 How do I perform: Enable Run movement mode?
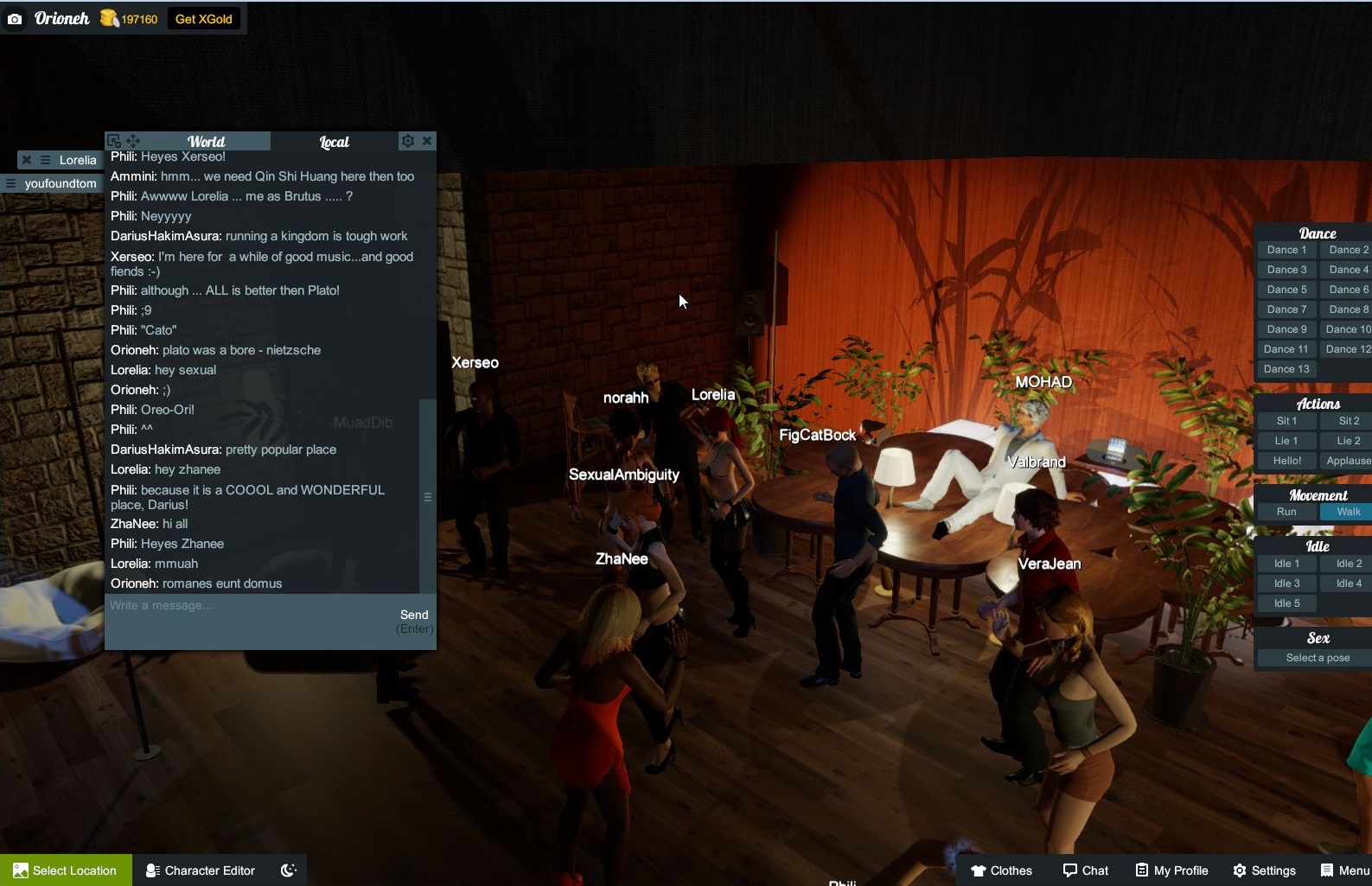point(1286,511)
